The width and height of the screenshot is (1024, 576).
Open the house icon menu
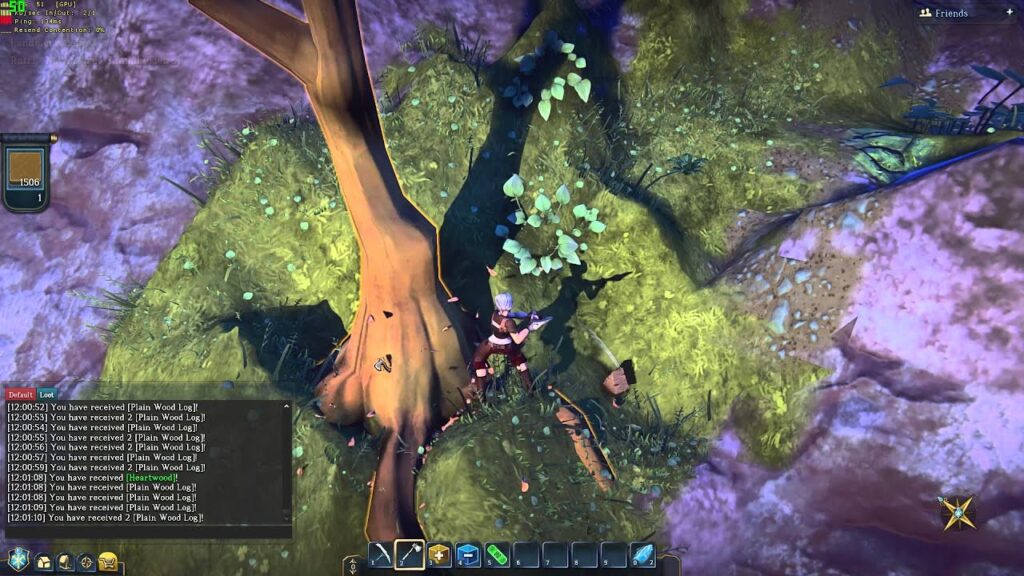[x=44, y=562]
